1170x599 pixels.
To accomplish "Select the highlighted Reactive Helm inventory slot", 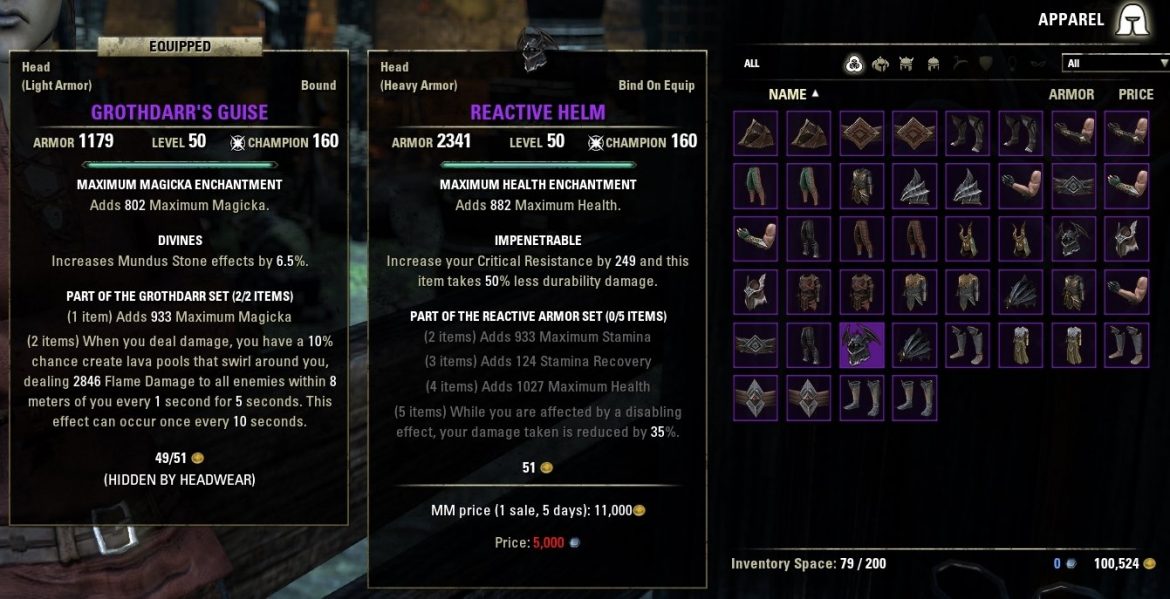I will click(x=862, y=345).
